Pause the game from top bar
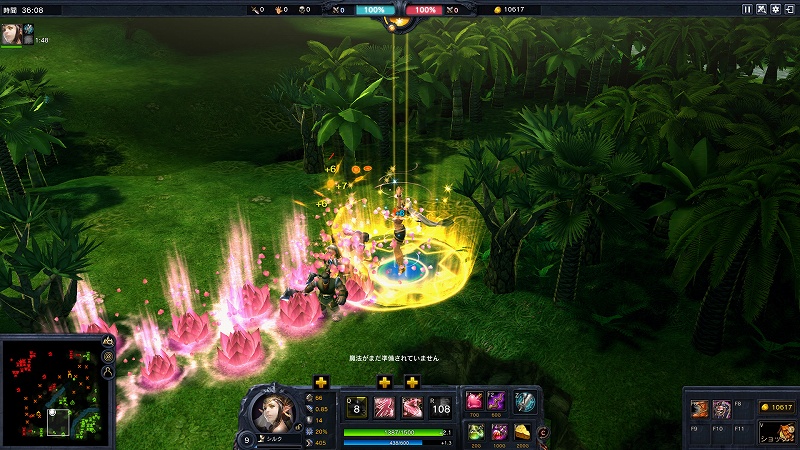The height and width of the screenshot is (450, 800). [x=746, y=9]
